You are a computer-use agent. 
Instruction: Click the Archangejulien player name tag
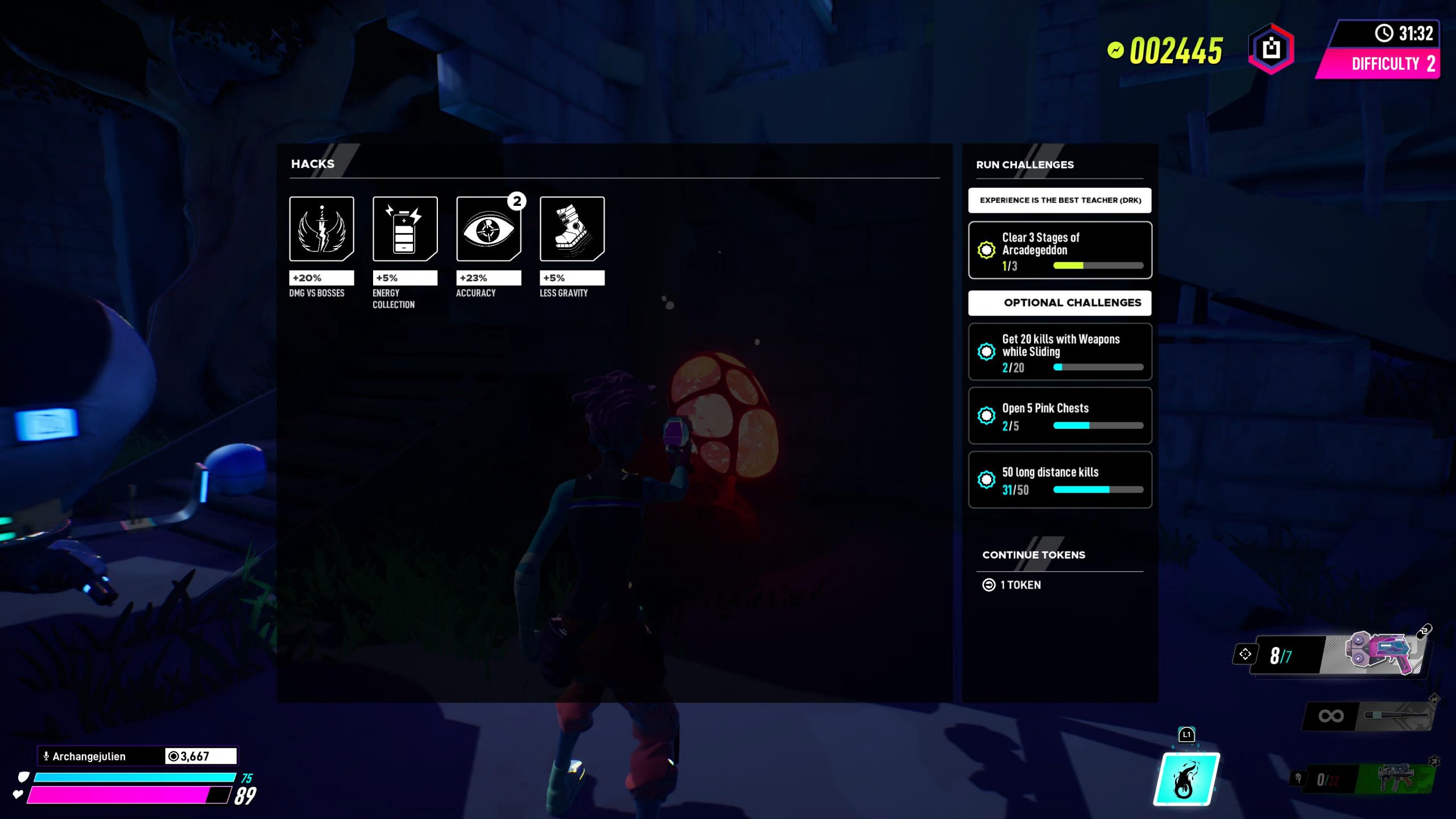pyautogui.click(x=89, y=756)
